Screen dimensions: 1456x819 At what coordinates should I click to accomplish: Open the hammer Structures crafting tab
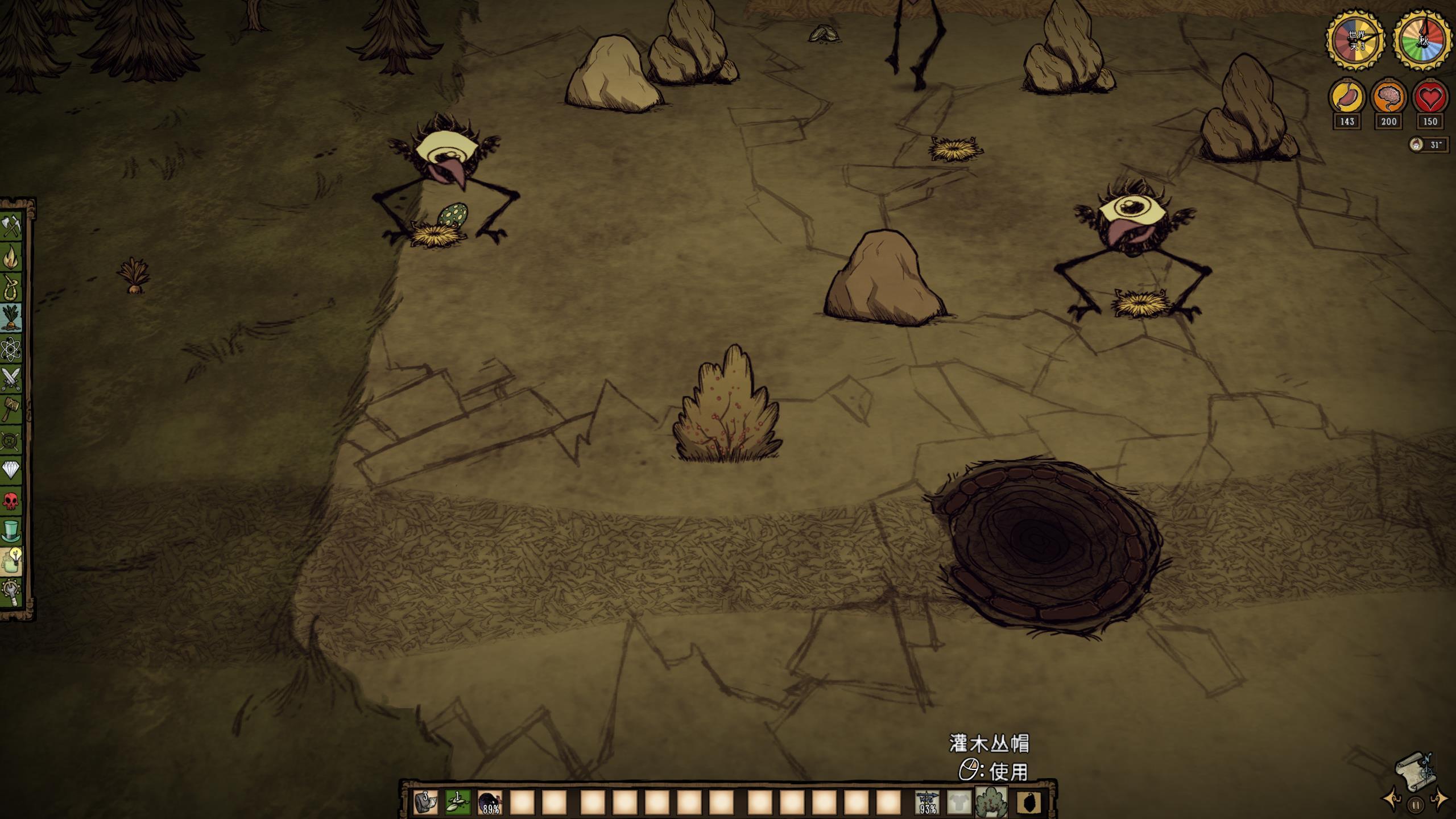(11, 409)
